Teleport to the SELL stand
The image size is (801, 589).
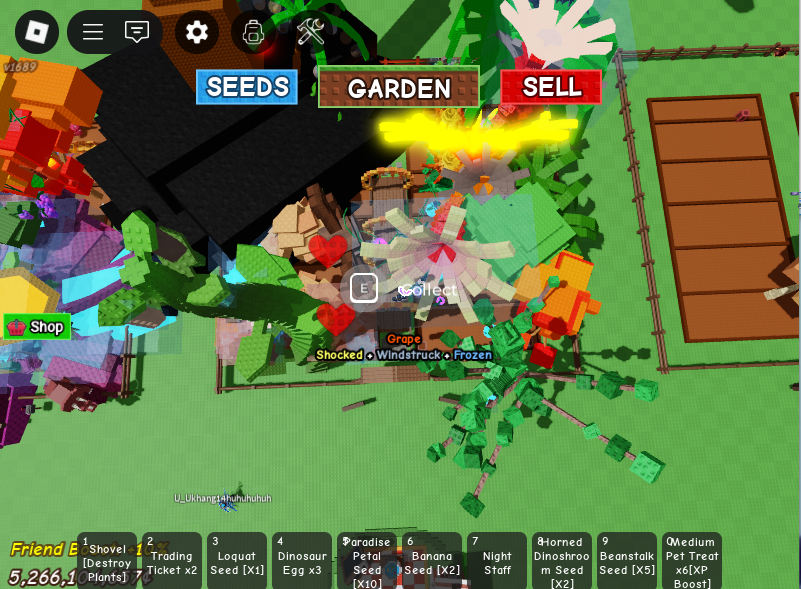tap(551, 87)
